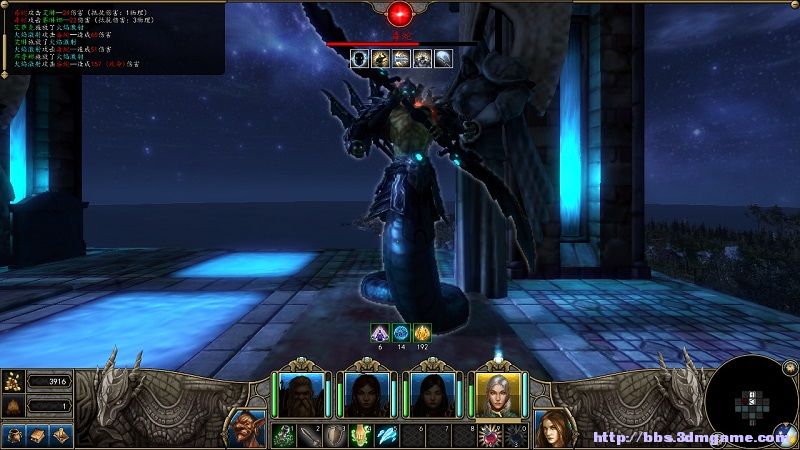Image resolution: width=800 pixels, height=450 pixels.
Task: Click the red danger orb at top
Action: coord(401,13)
